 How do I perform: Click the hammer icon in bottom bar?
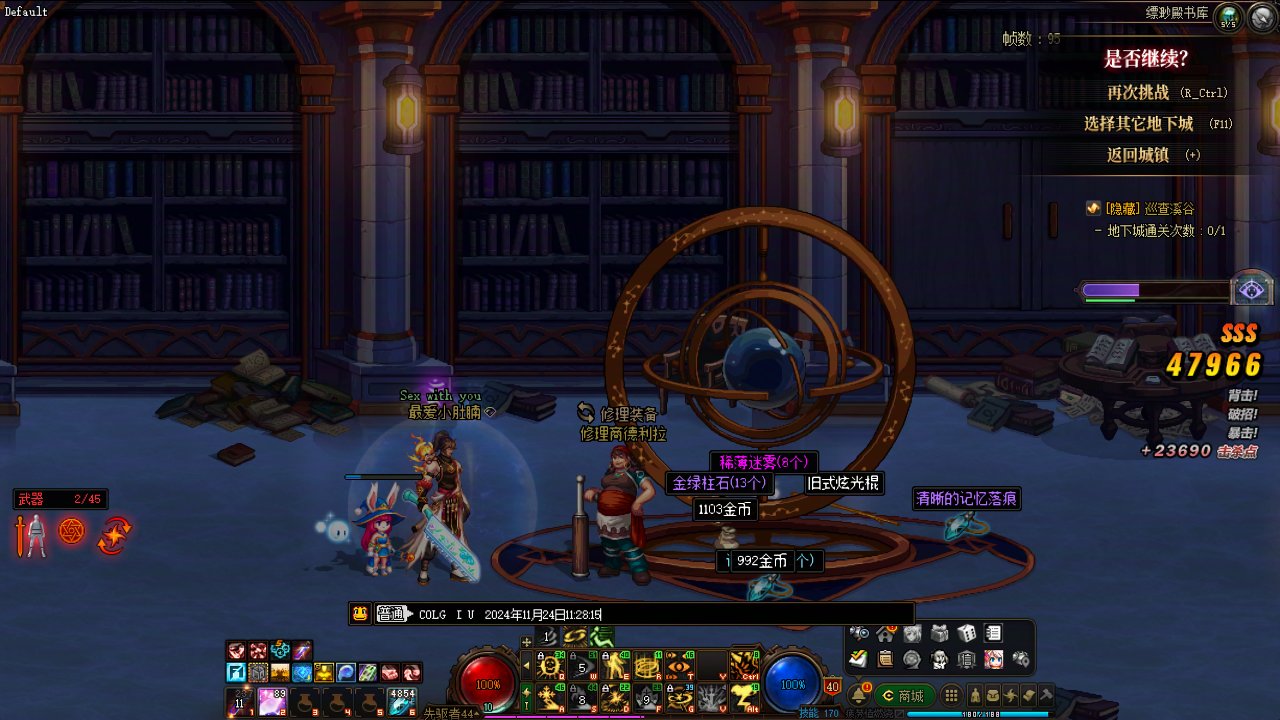tap(1046, 695)
